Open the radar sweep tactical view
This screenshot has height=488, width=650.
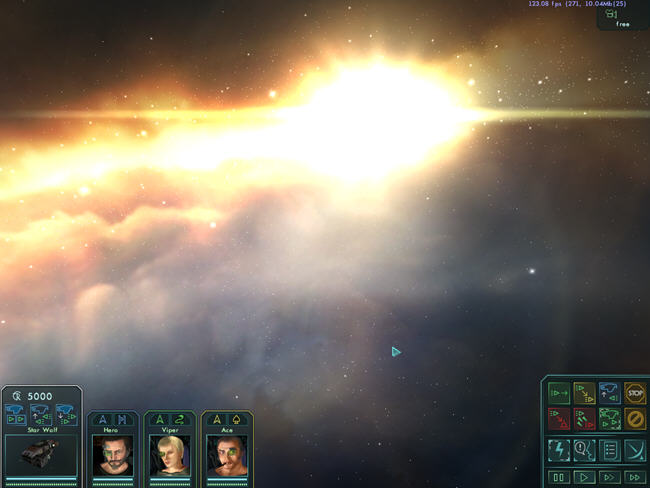pos(635,450)
